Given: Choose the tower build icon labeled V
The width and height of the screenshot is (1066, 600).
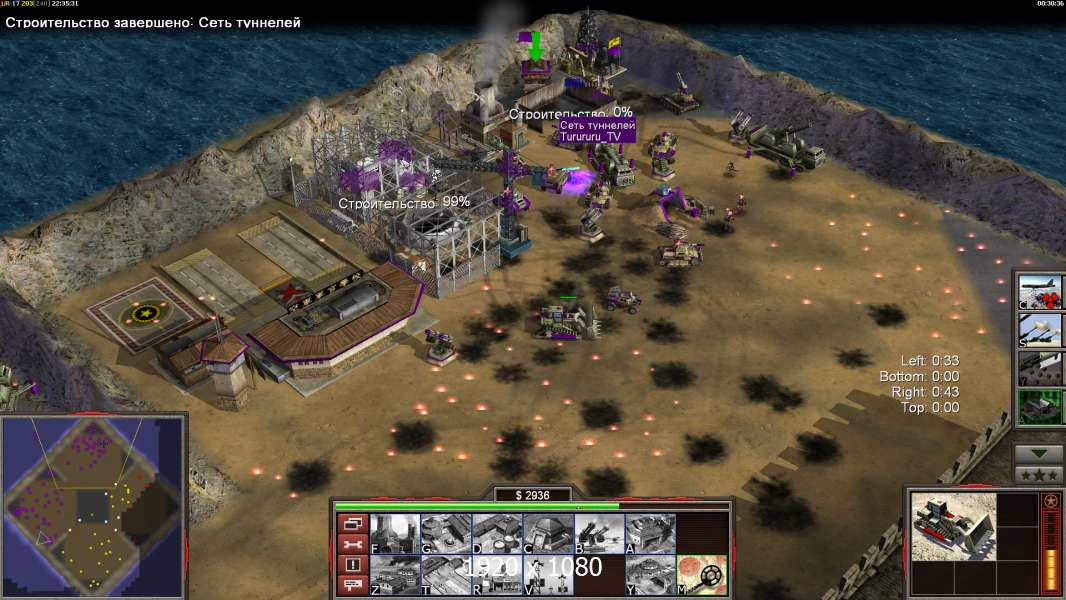Looking at the screenshot, I should tap(548, 574).
